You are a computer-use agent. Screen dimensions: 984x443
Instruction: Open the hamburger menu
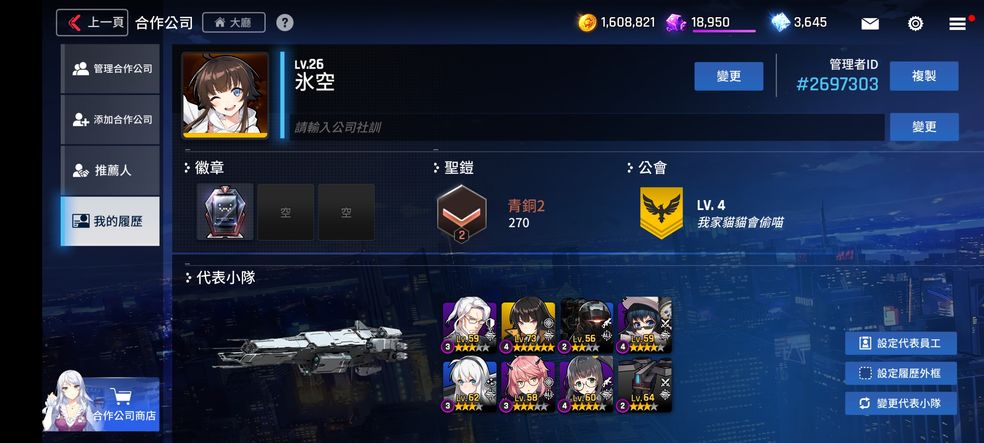point(958,23)
